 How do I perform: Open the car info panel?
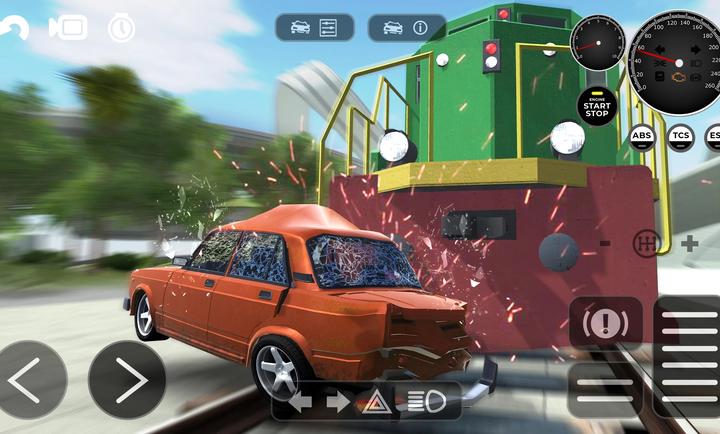pos(407,27)
